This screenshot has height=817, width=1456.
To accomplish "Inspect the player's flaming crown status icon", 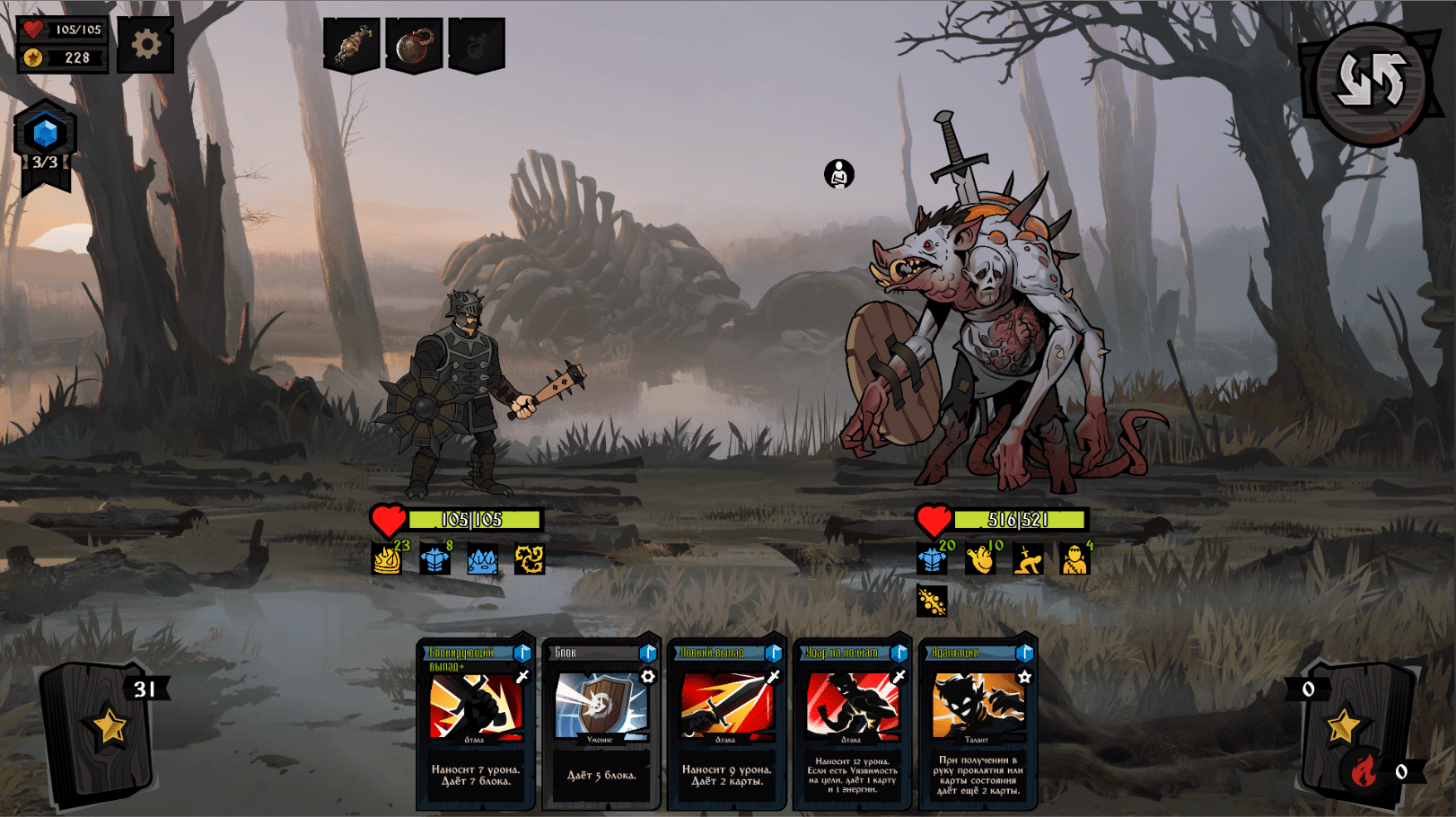I will [387, 558].
